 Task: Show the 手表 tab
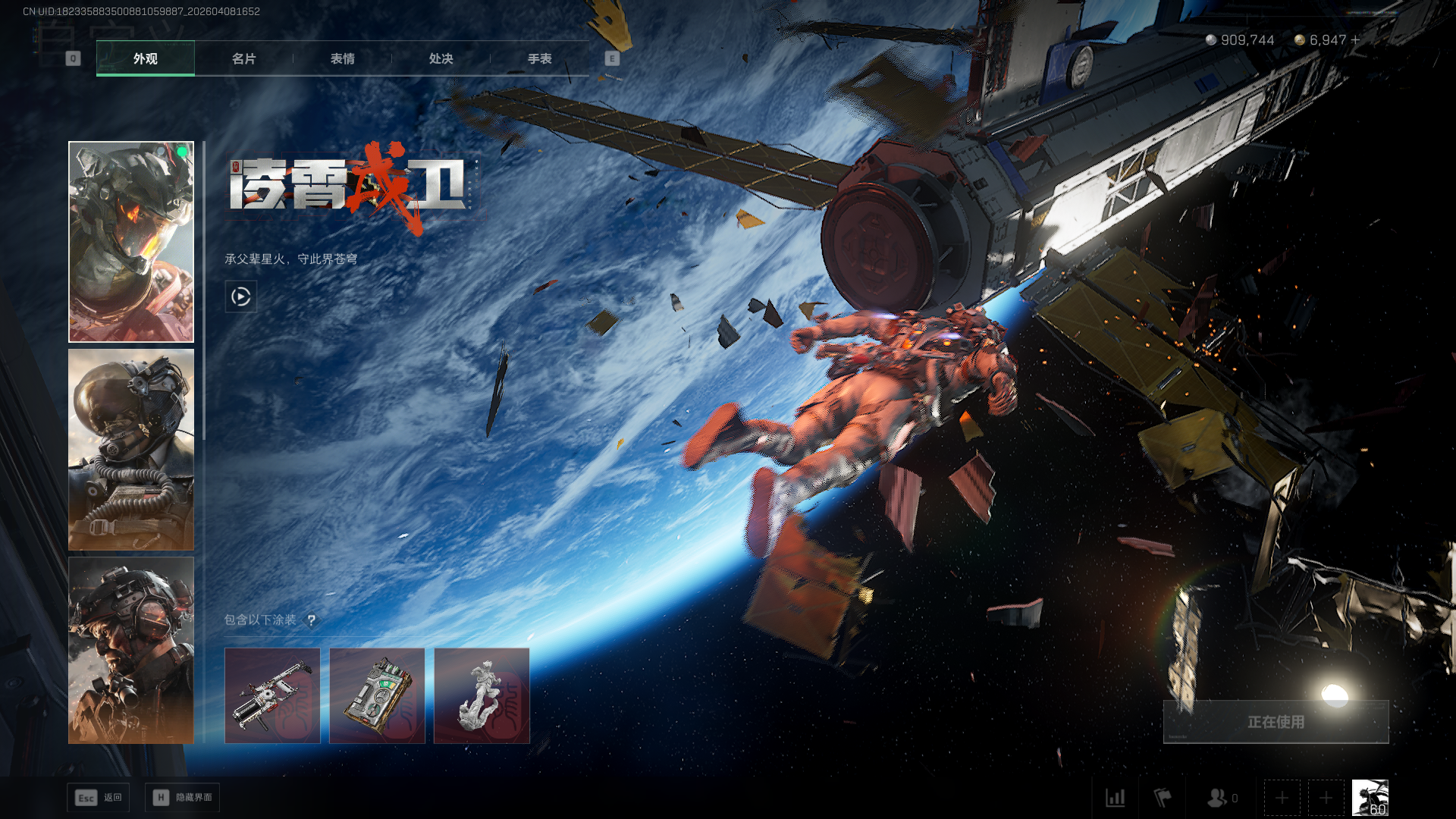tap(539, 58)
